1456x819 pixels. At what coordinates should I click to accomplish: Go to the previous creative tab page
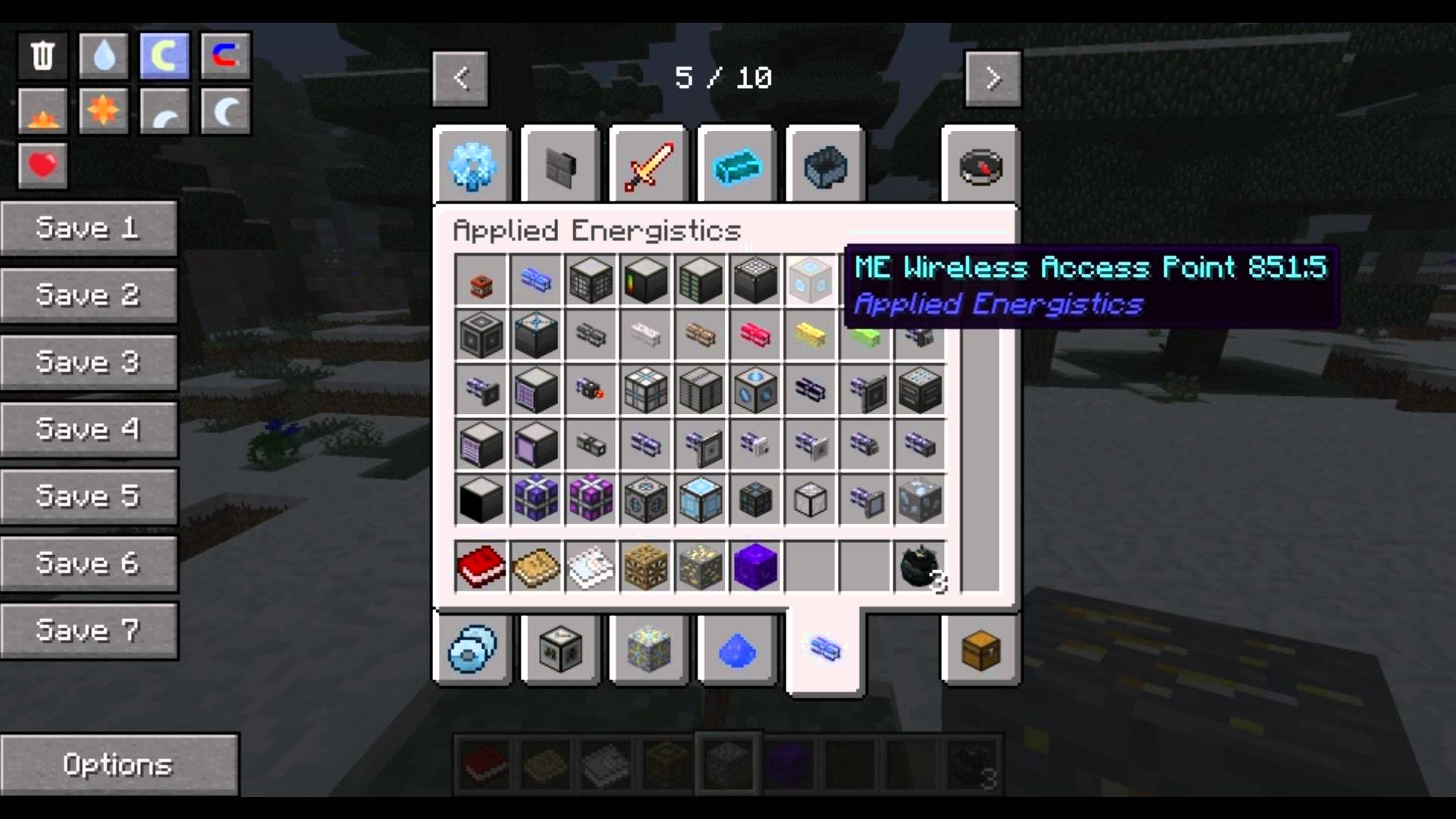click(x=460, y=78)
